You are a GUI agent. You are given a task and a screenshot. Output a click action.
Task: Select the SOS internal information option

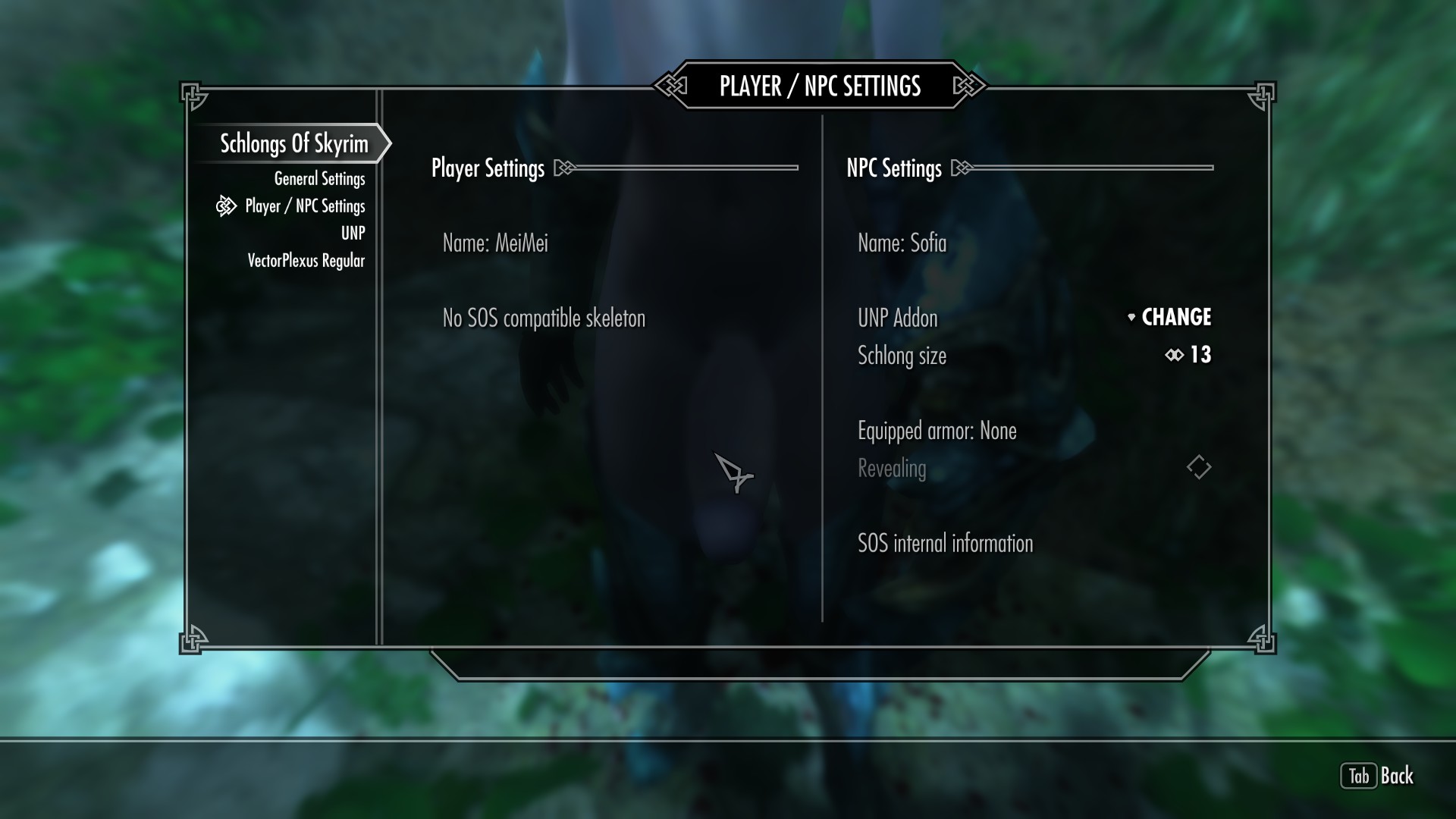coord(945,543)
